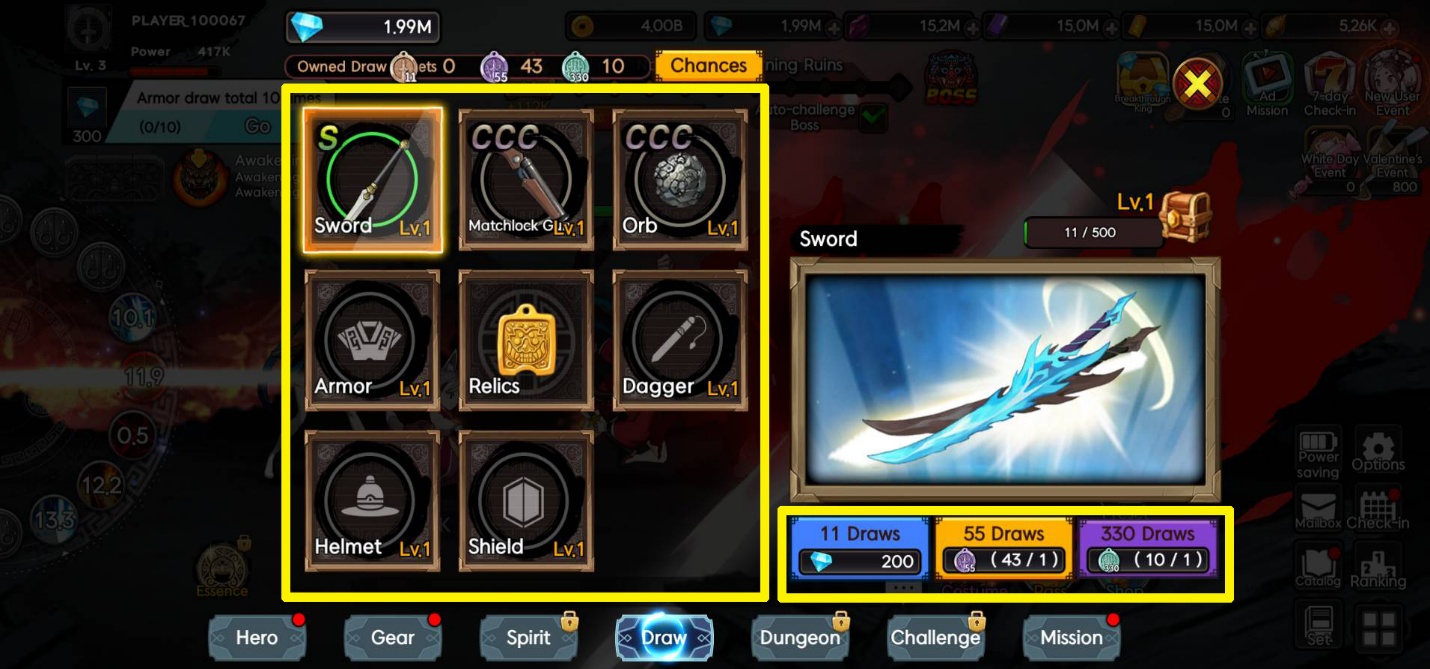The width and height of the screenshot is (1430, 669).
Task: Open the Hero tab
Action: click(257, 637)
